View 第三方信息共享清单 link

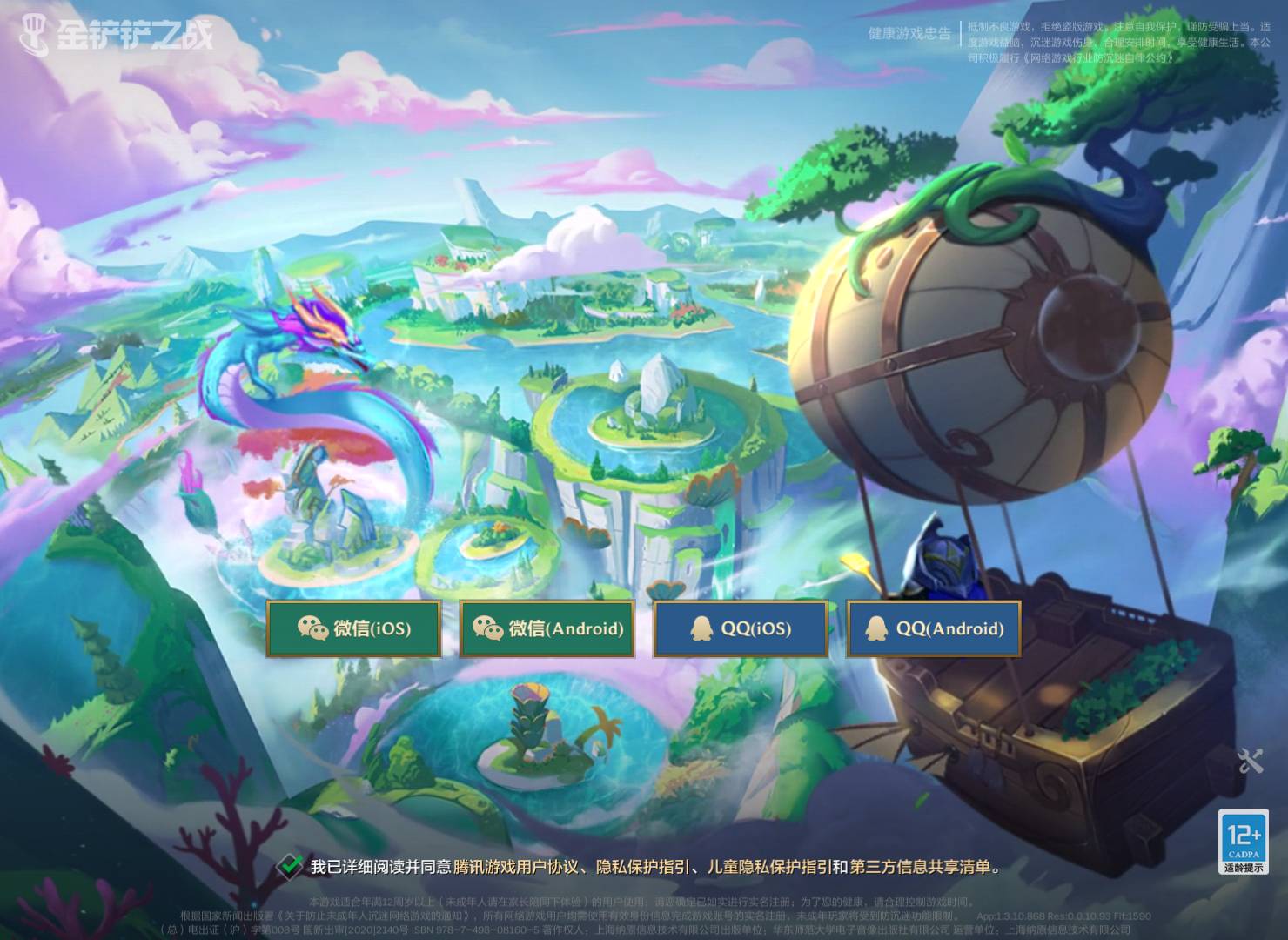[x=920, y=867]
